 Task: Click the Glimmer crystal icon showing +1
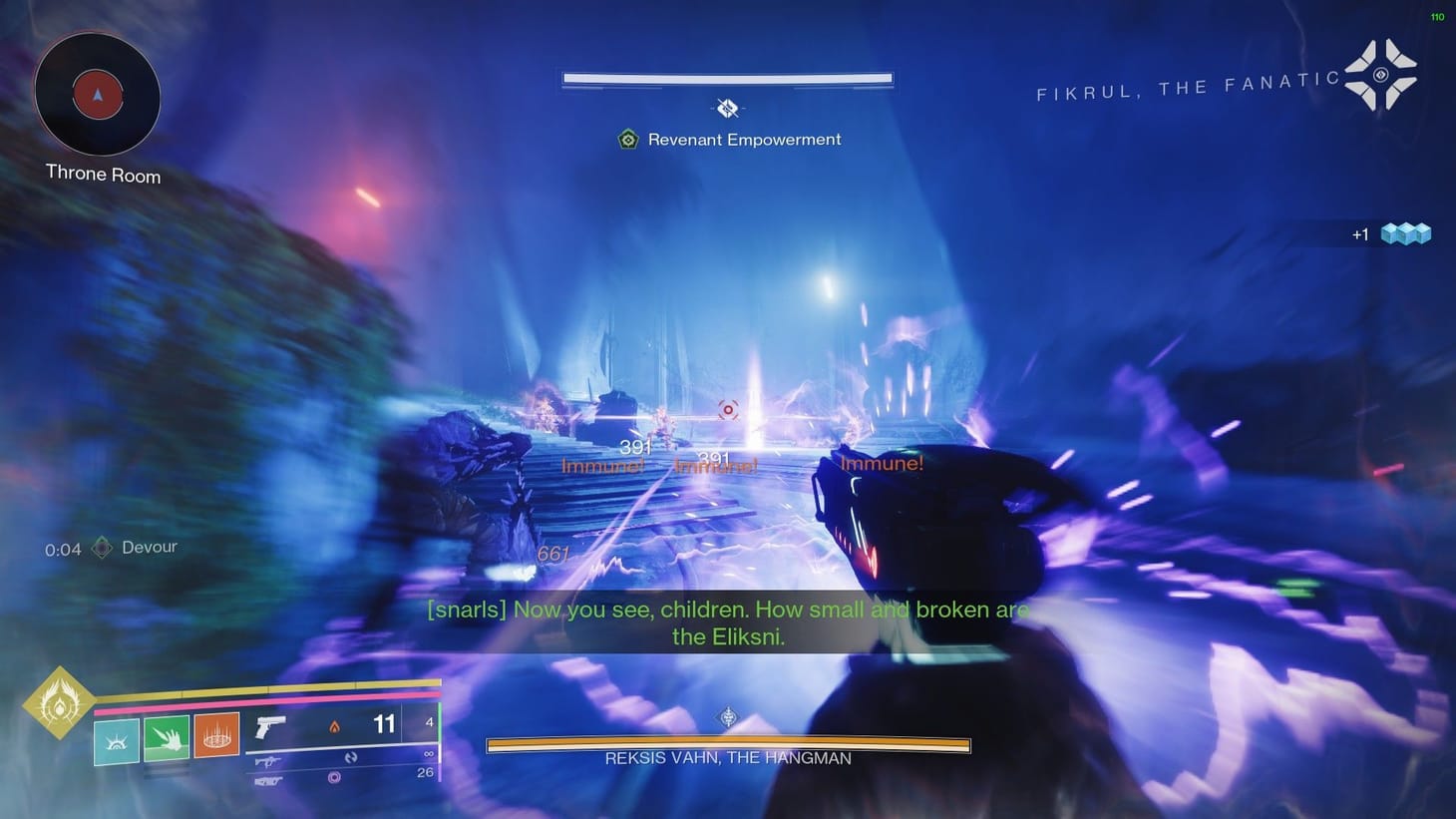pyautogui.click(x=1406, y=233)
